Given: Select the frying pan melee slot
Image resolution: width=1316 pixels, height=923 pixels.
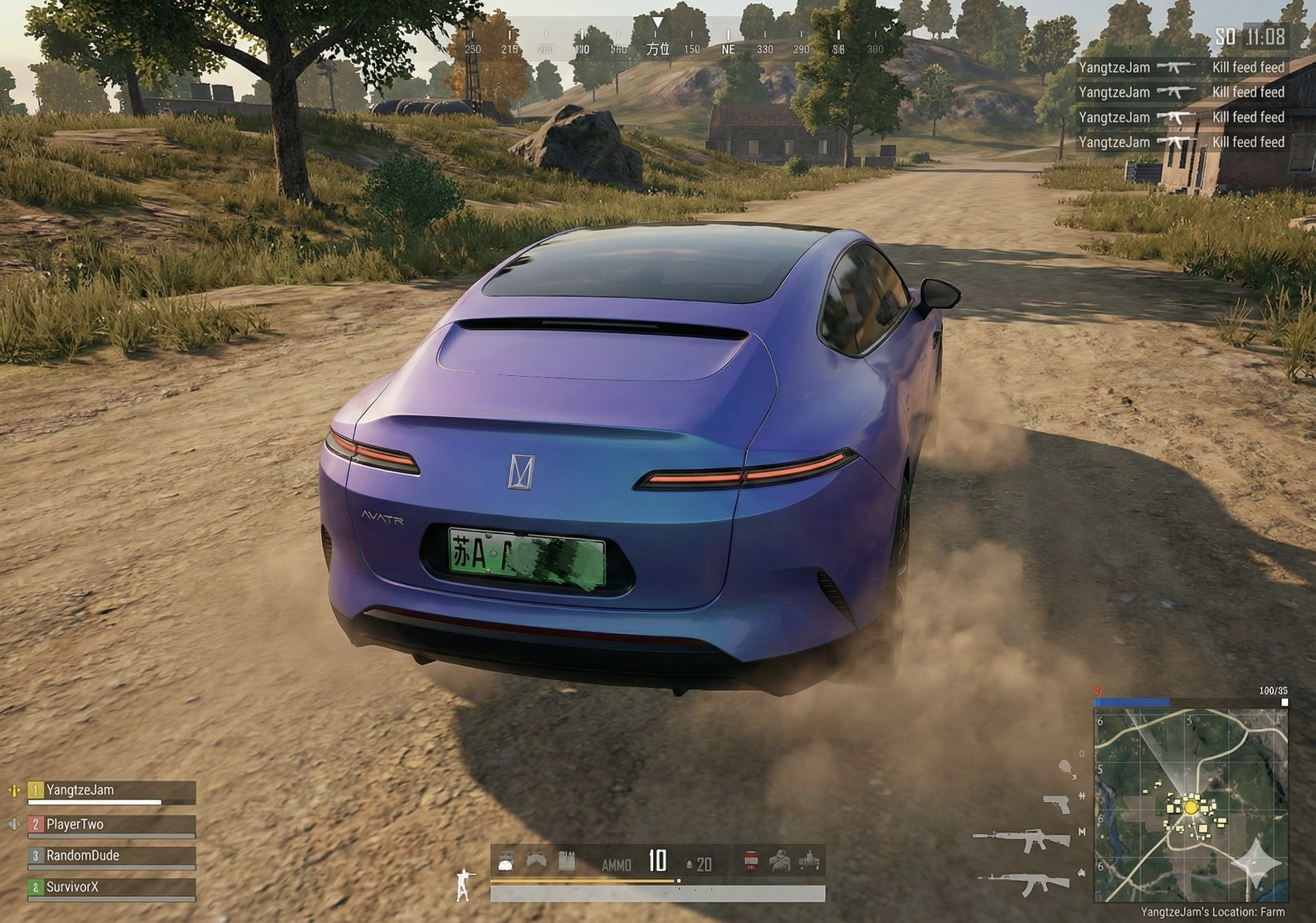Looking at the screenshot, I should (1066, 767).
